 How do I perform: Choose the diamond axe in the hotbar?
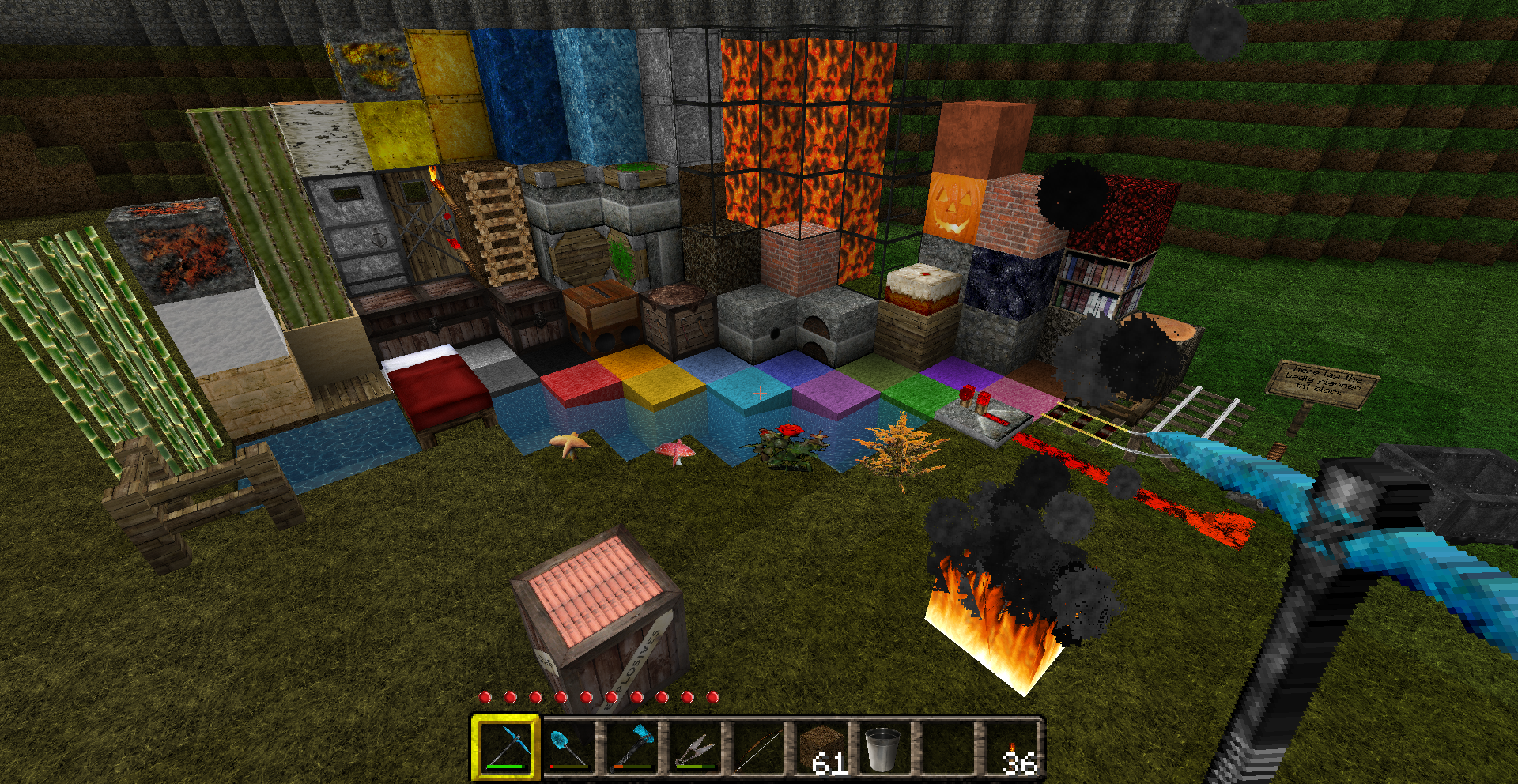pos(632,747)
